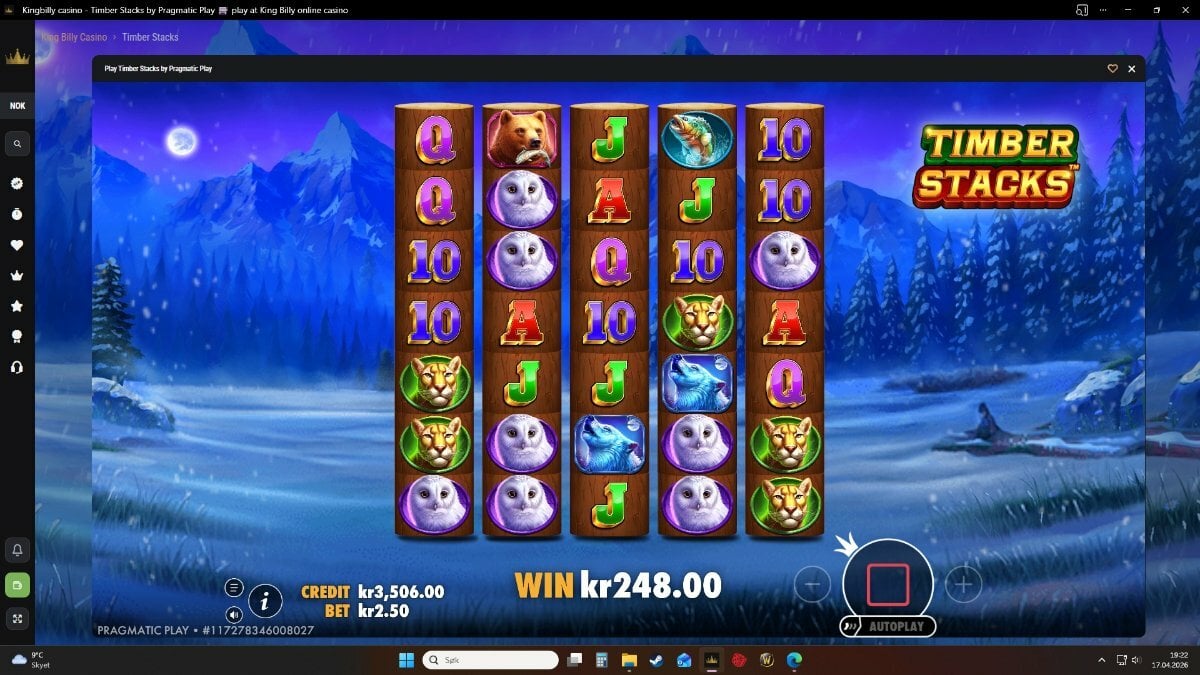1200x675 pixels.
Task: Select the NOK currency button
Action: coord(17,106)
